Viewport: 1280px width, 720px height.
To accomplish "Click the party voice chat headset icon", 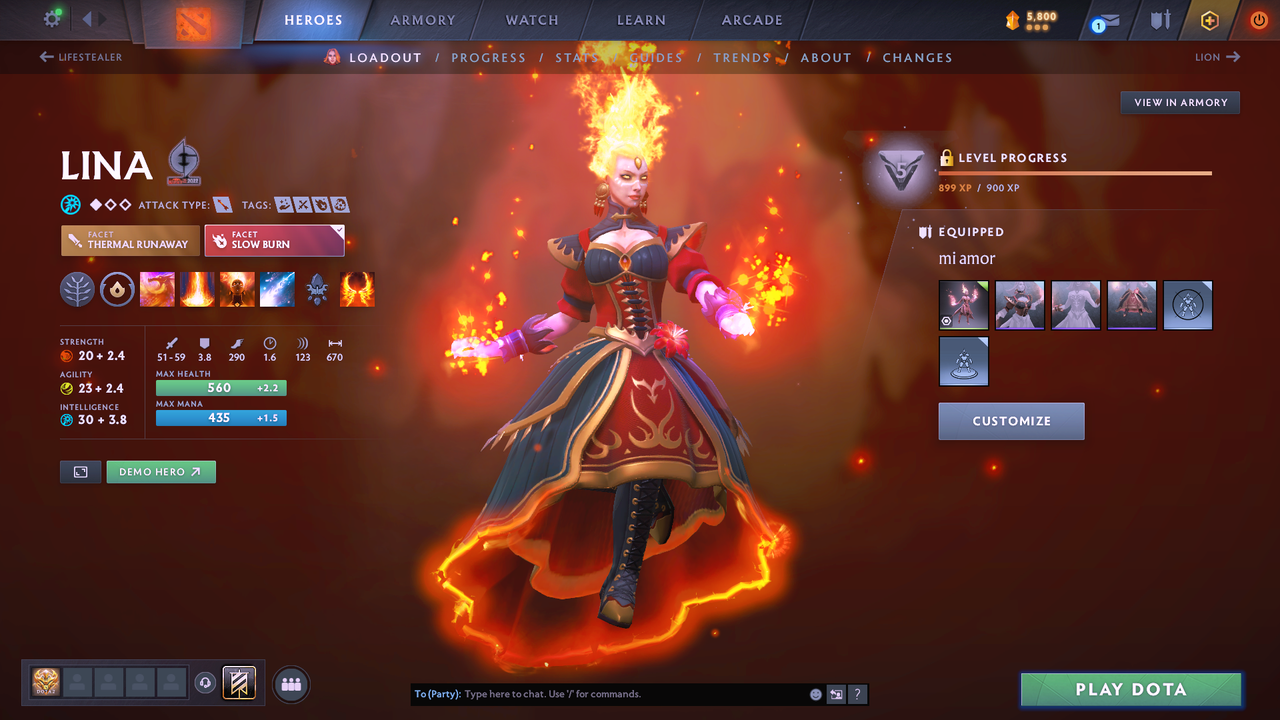I will (x=207, y=682).
